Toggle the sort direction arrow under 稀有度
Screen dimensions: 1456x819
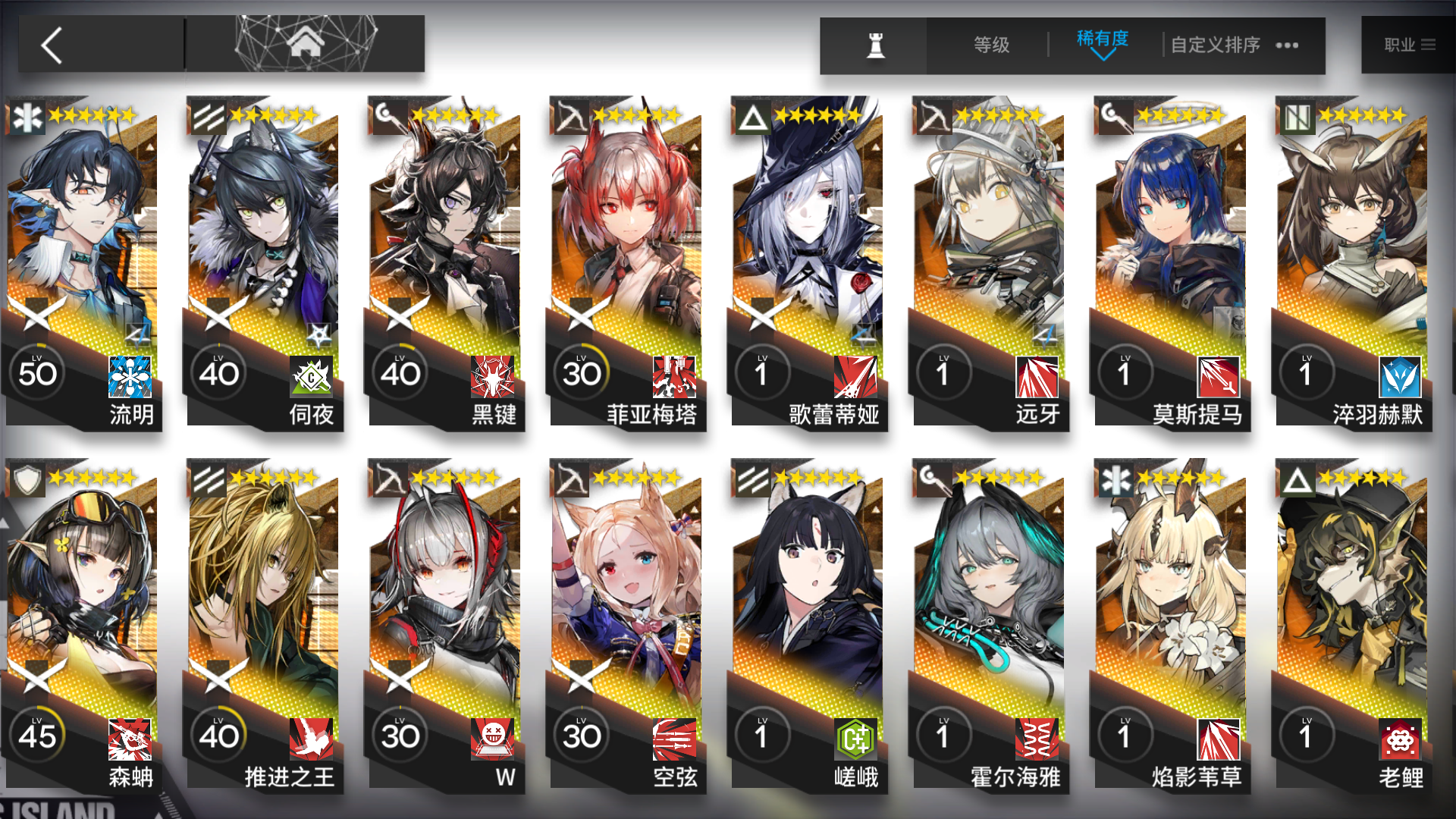point(1102,57)
